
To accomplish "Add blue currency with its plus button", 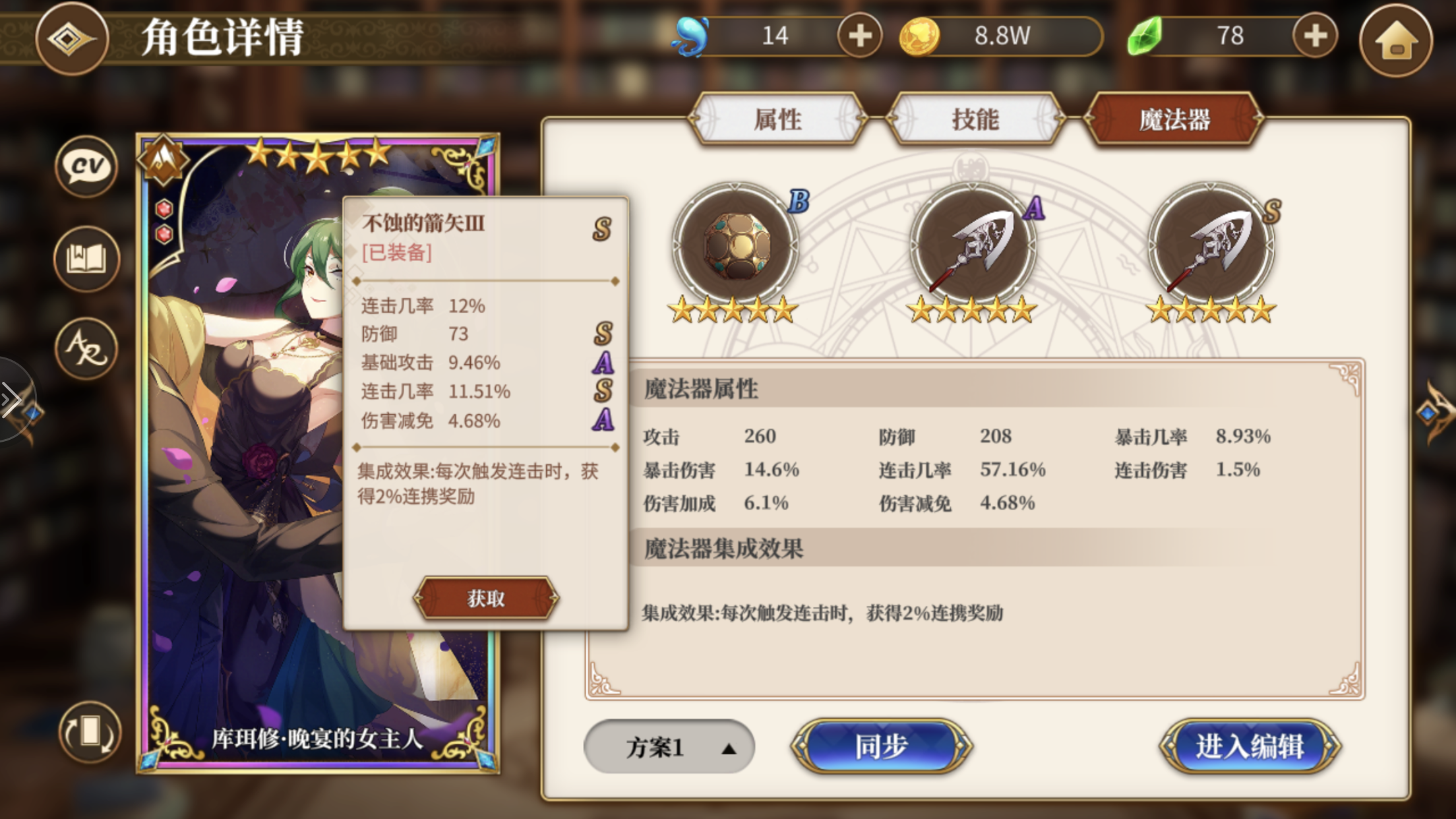I will (x=860, y=36).
